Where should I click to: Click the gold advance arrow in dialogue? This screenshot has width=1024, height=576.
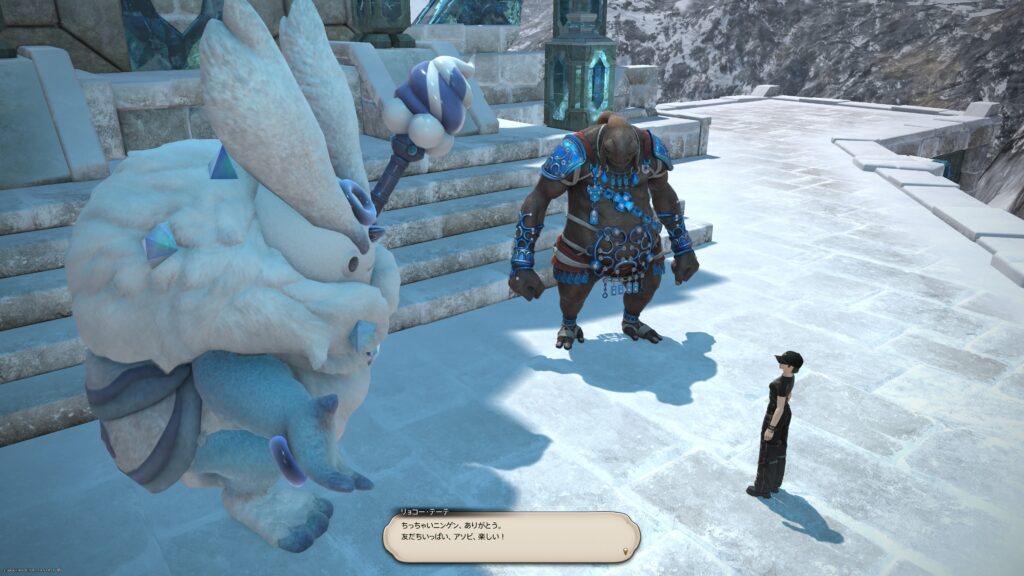(x=626, y=550)
